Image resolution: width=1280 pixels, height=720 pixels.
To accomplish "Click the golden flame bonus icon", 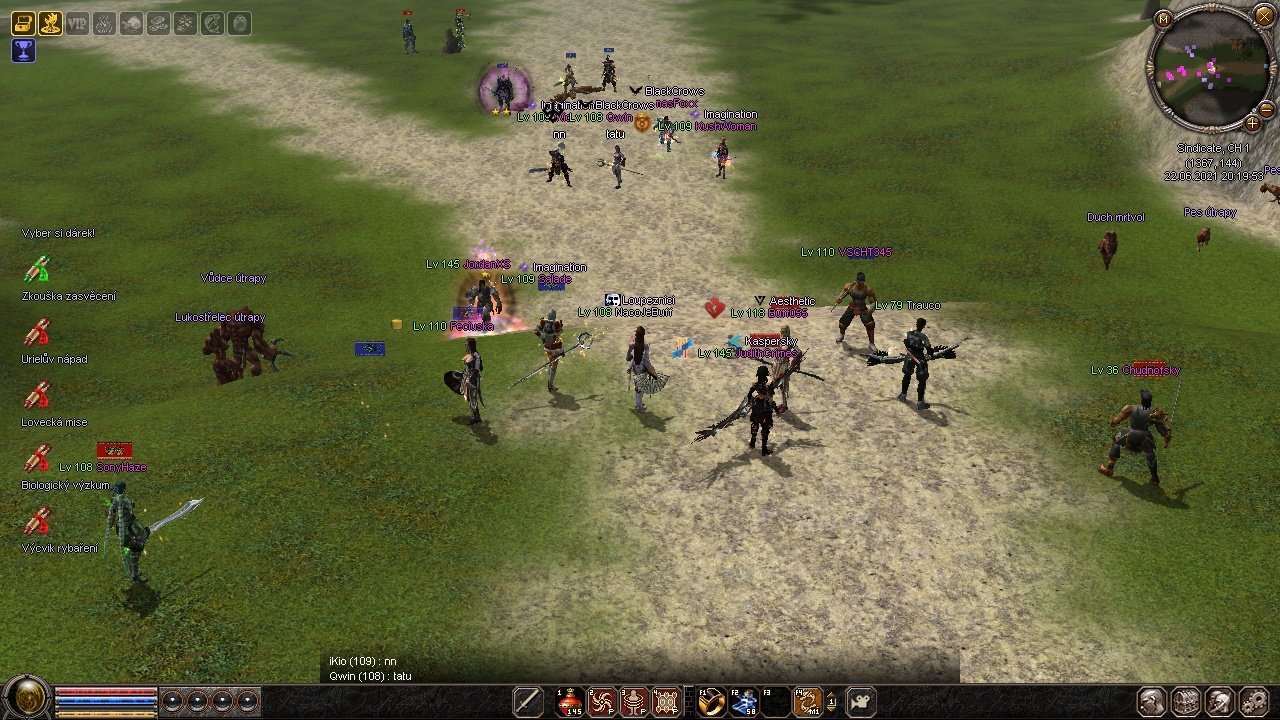I will tap(50, 23).
